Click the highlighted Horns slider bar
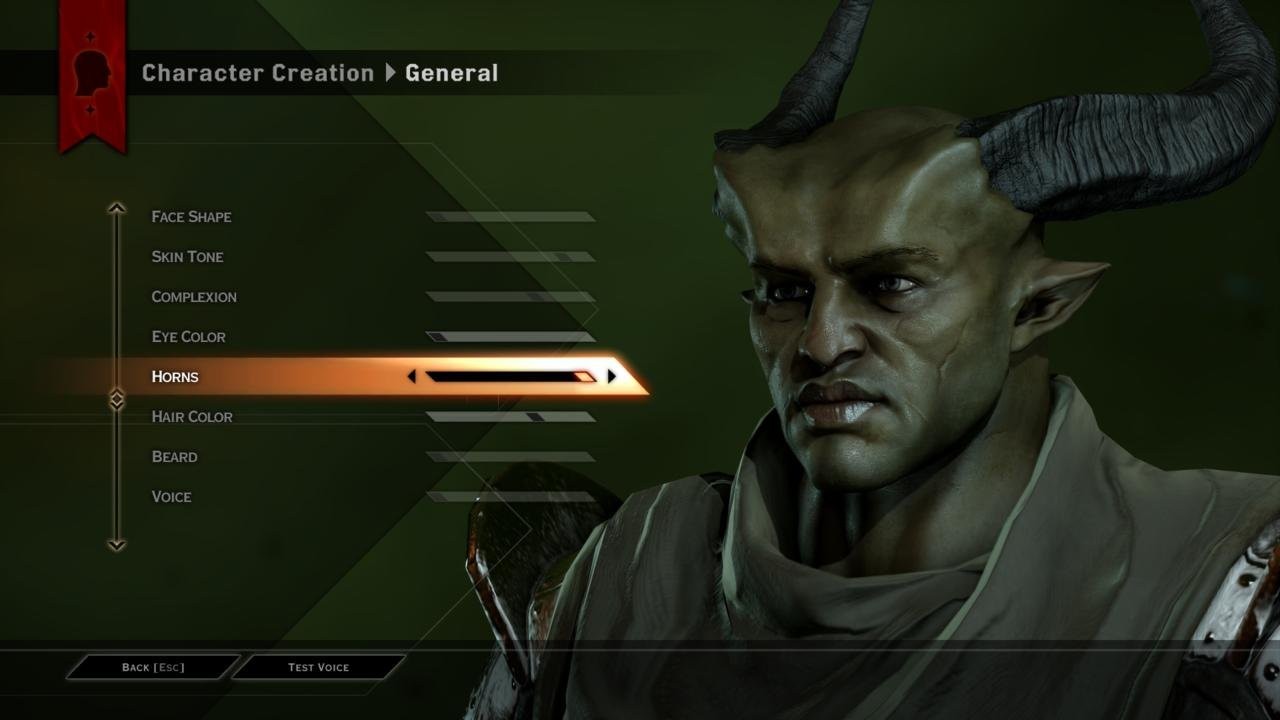 (510, 376)
